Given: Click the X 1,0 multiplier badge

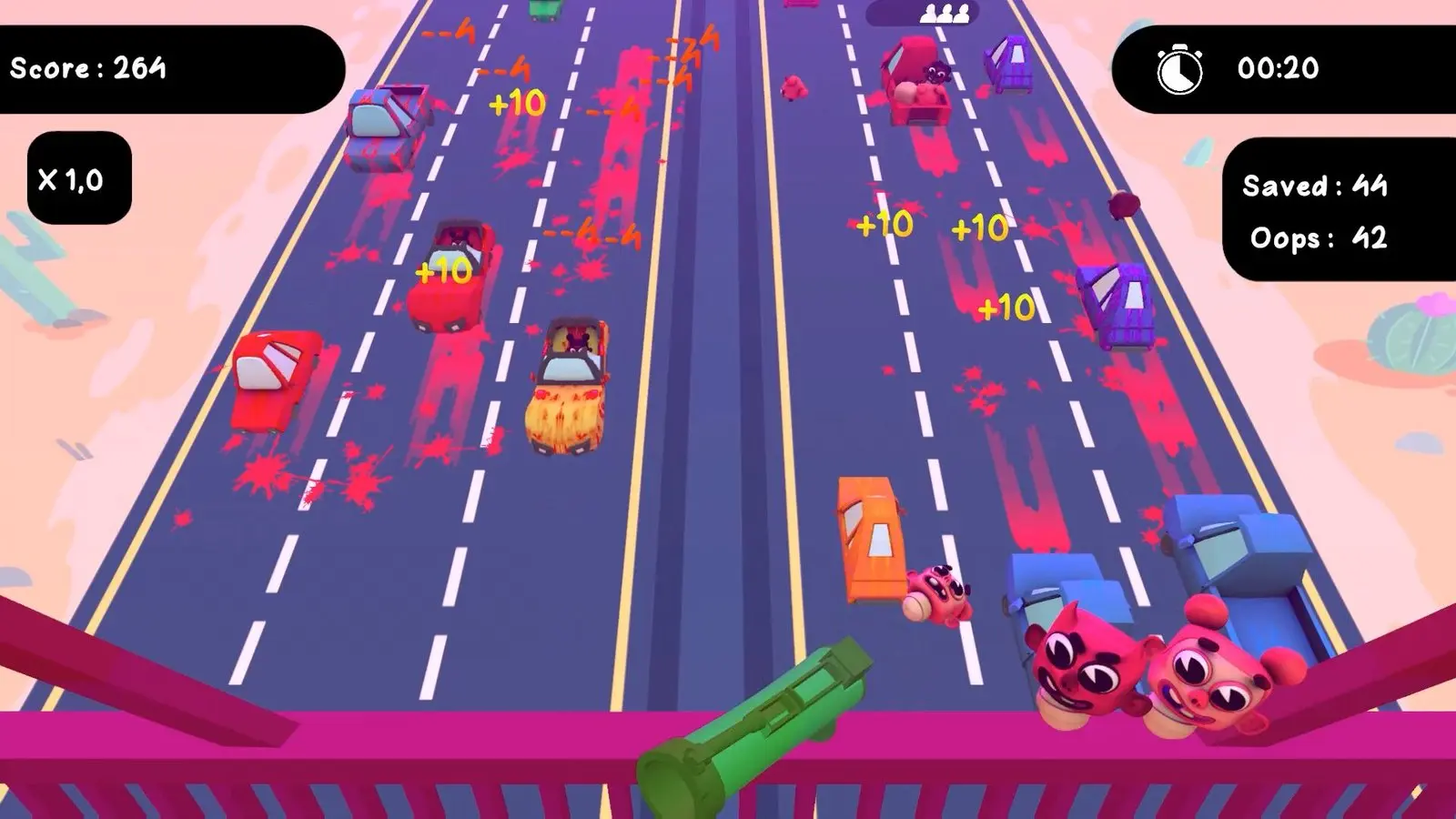Looking at the screenshot, I should click(x=77, y=177).
